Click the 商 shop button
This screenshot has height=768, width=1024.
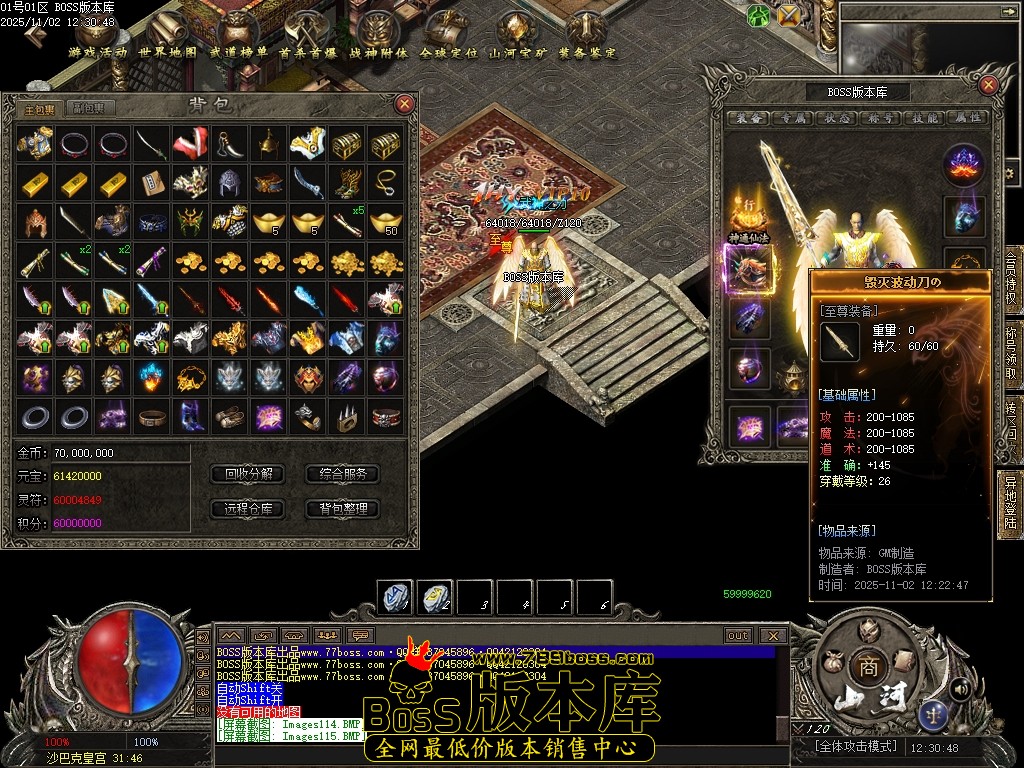864,666
